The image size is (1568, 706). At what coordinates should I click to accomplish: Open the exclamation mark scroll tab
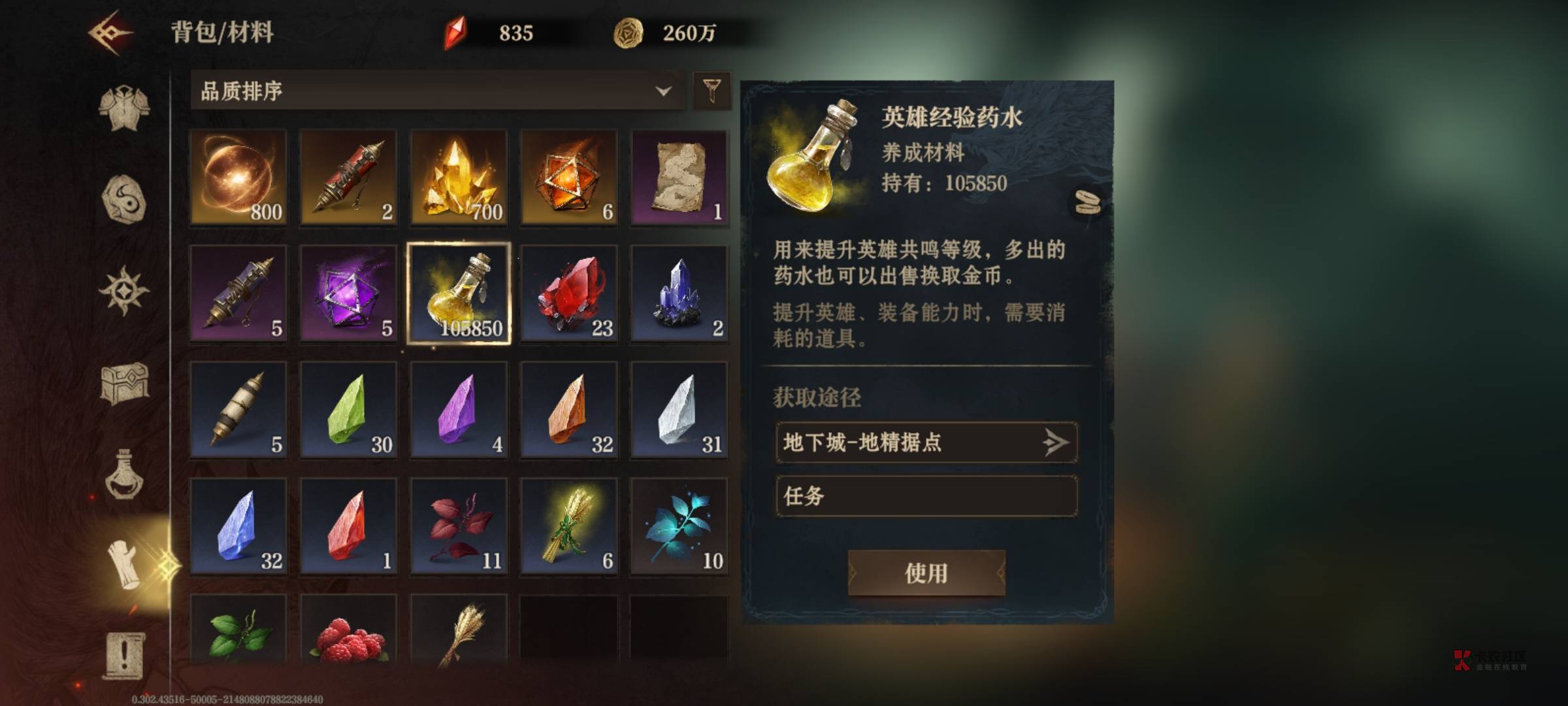pyautogui.click(x=124, y=656)
